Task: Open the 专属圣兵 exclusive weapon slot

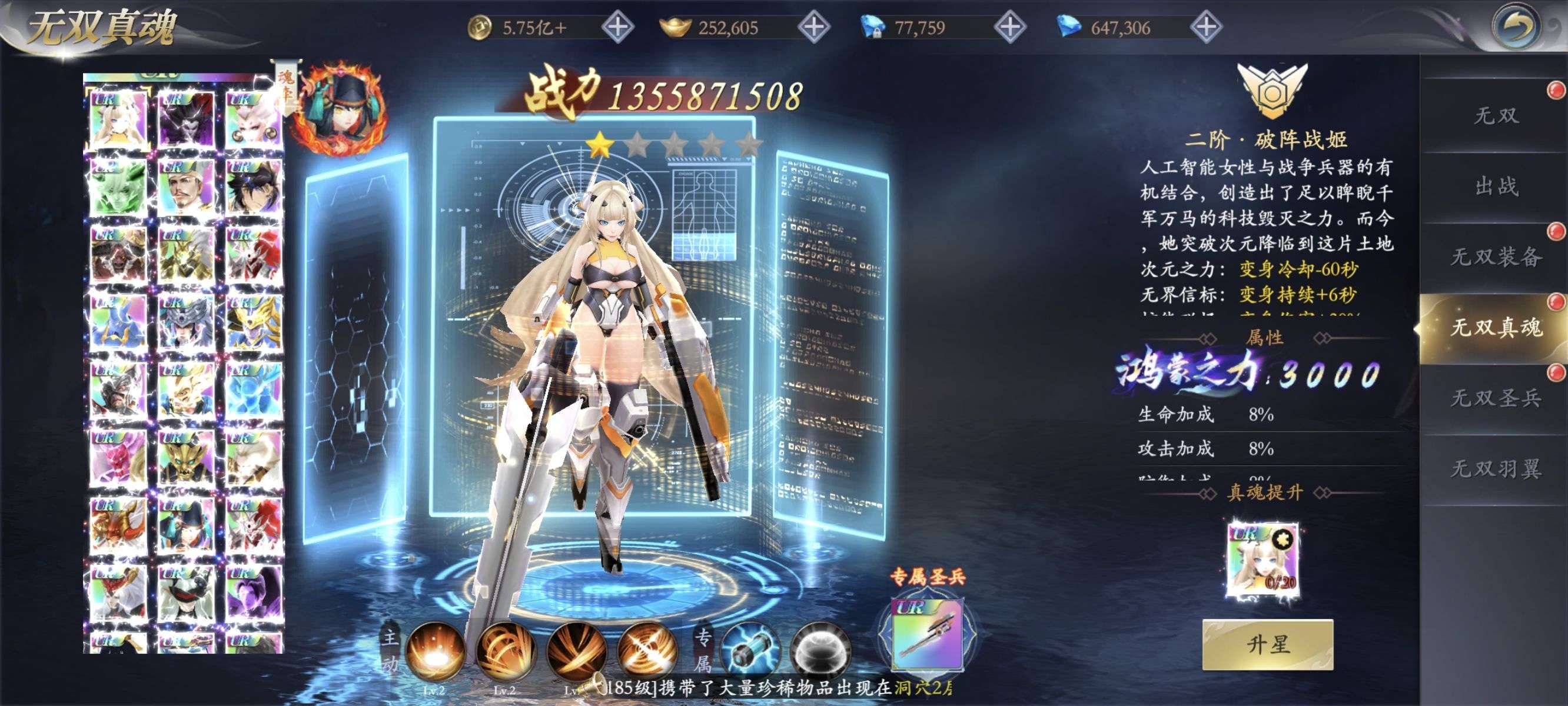Action: [926, 634]
